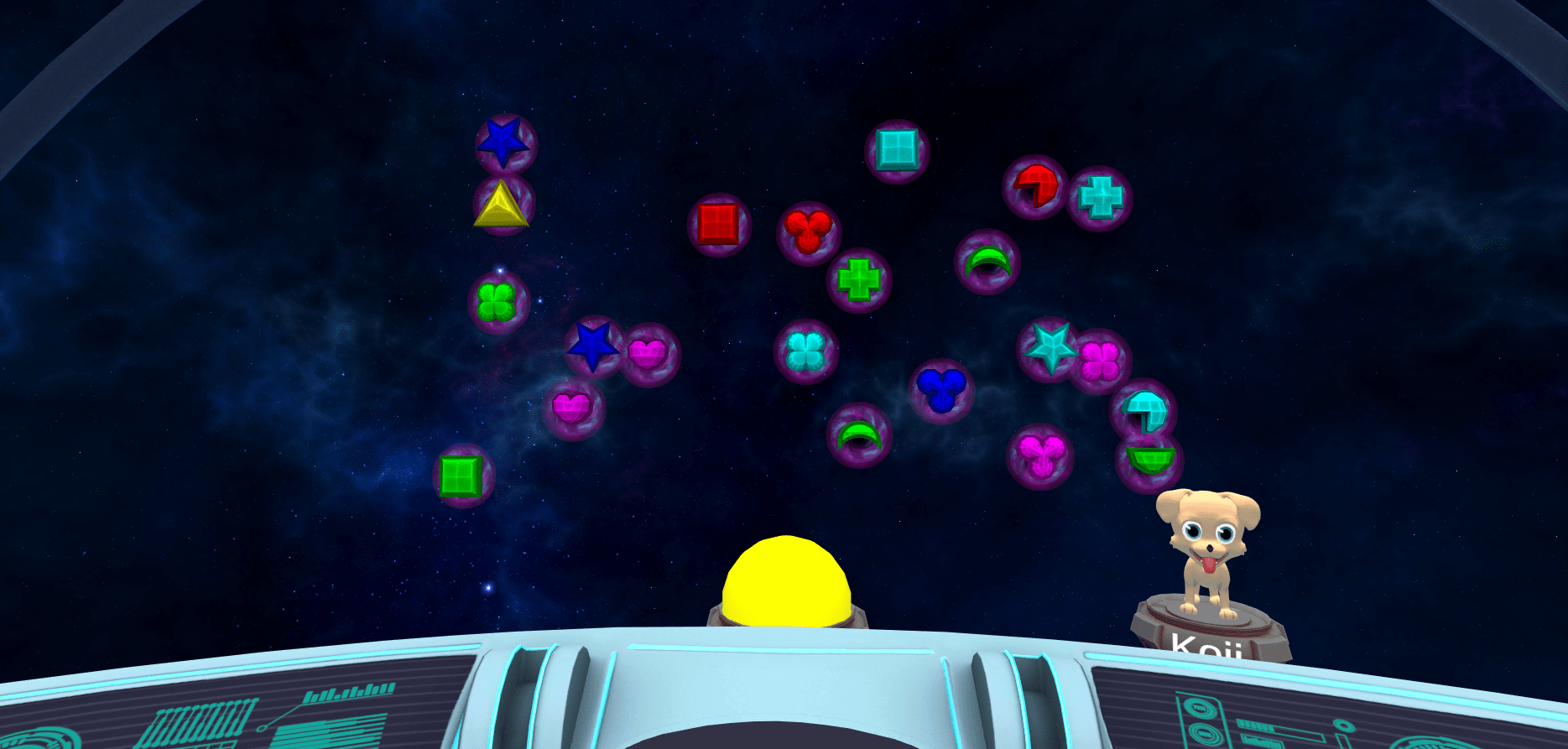
Task: Click the cyan pac-man shaped bubble
Action: [1143, 409]
